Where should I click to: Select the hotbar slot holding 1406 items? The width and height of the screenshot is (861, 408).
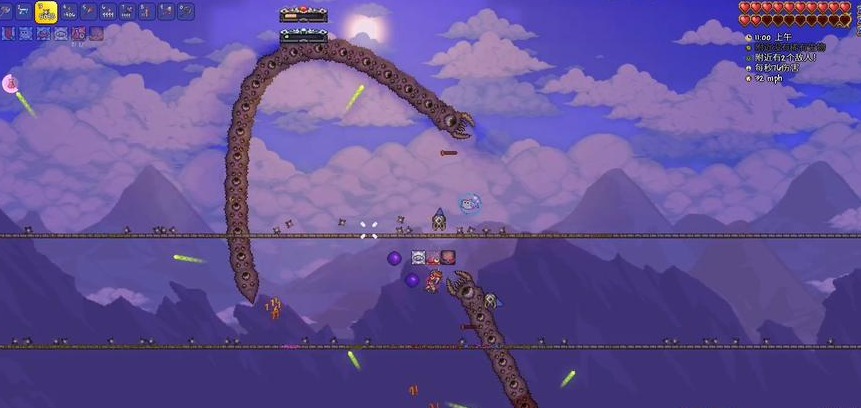coord(68,12)
